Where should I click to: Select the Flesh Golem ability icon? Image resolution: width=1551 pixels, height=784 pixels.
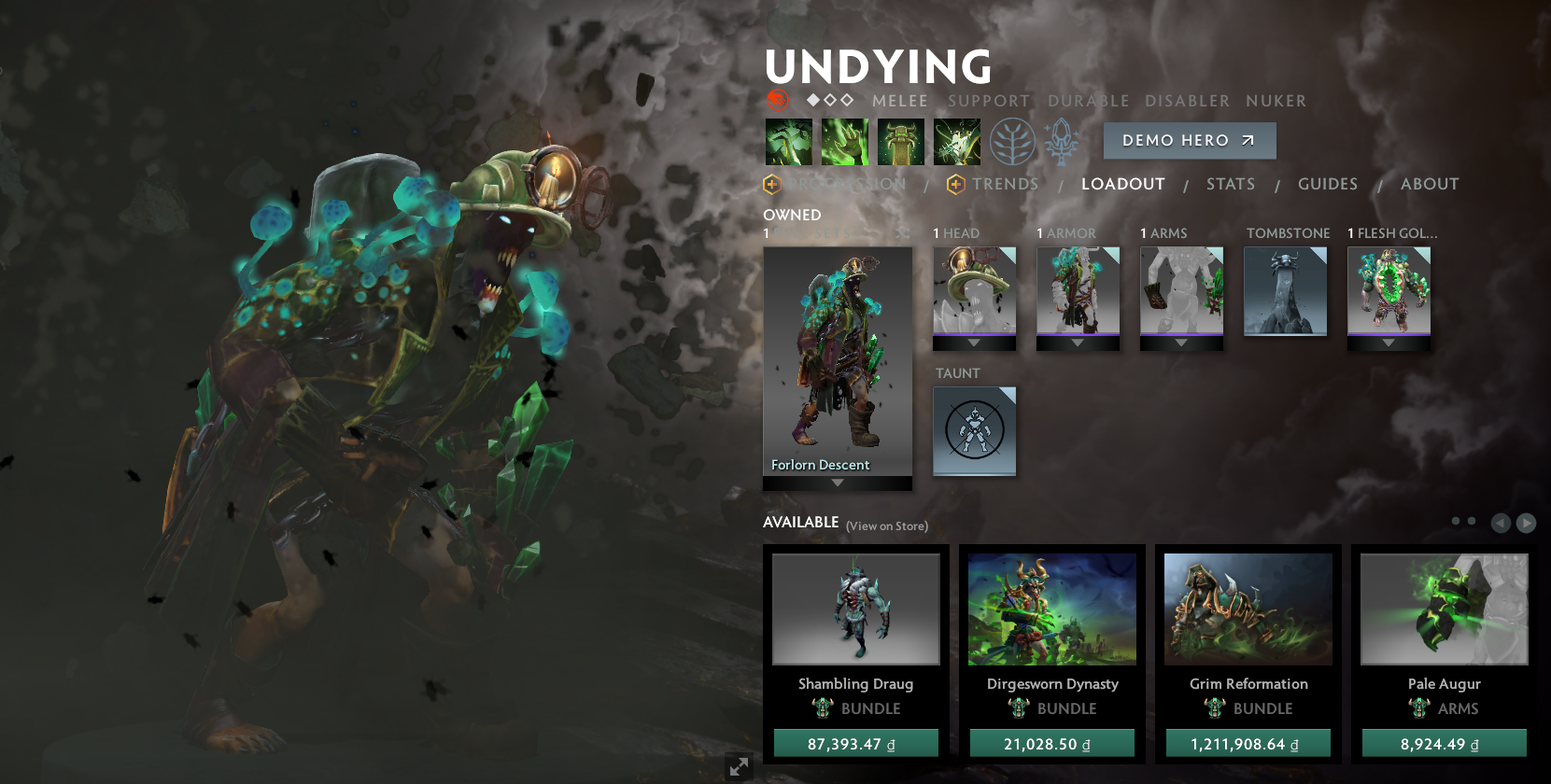pyautogui.click(x=957, y=141)
